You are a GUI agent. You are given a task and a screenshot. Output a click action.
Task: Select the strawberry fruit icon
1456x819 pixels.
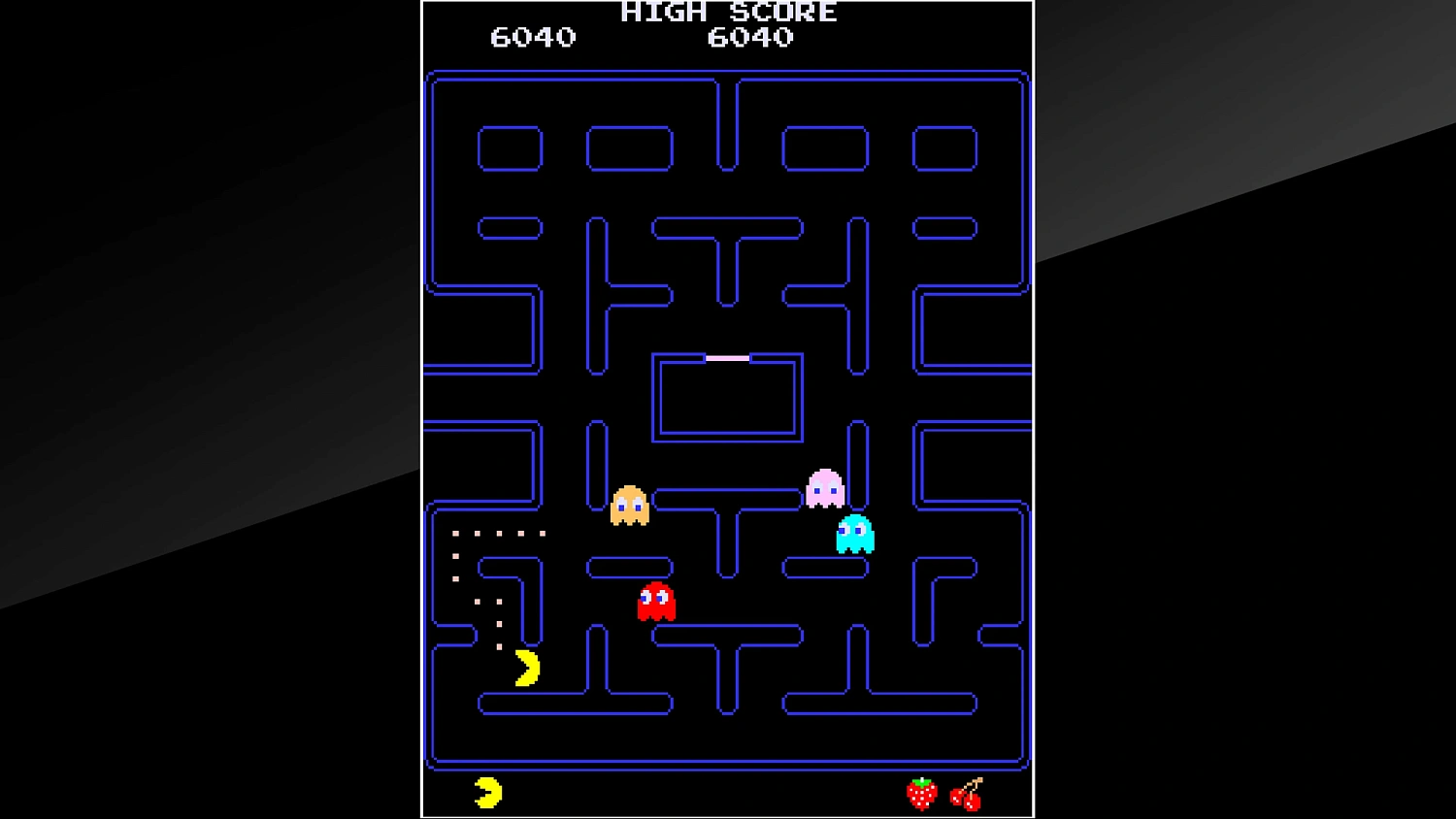point(920,794)
